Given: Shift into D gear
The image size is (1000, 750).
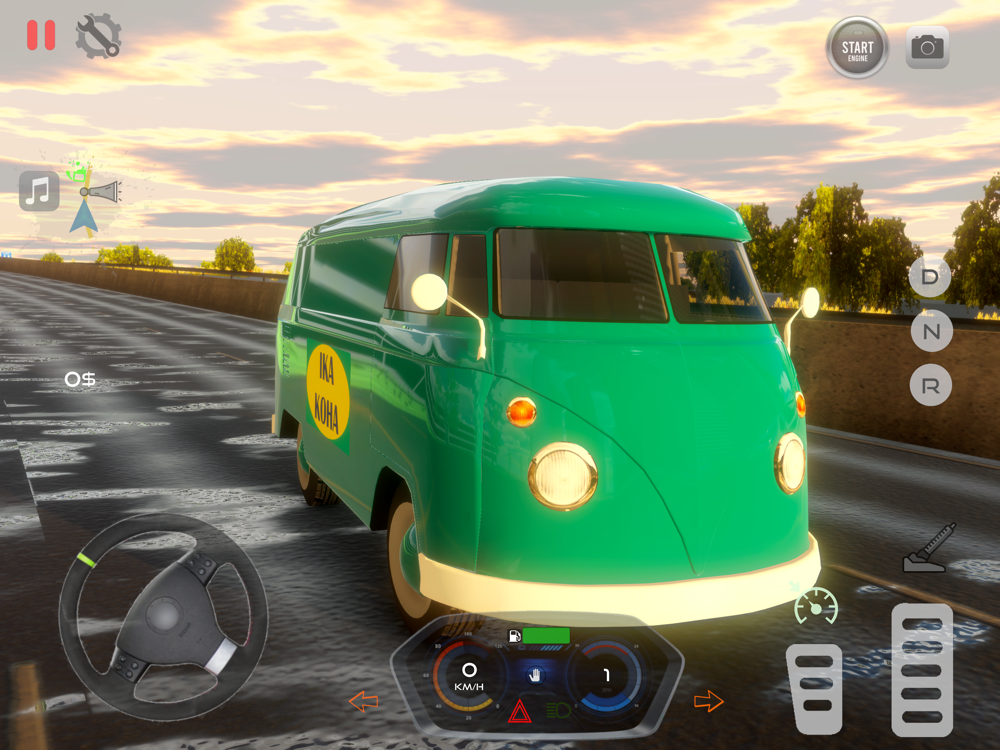Looking at the screenshot, I should pos(930,276).
